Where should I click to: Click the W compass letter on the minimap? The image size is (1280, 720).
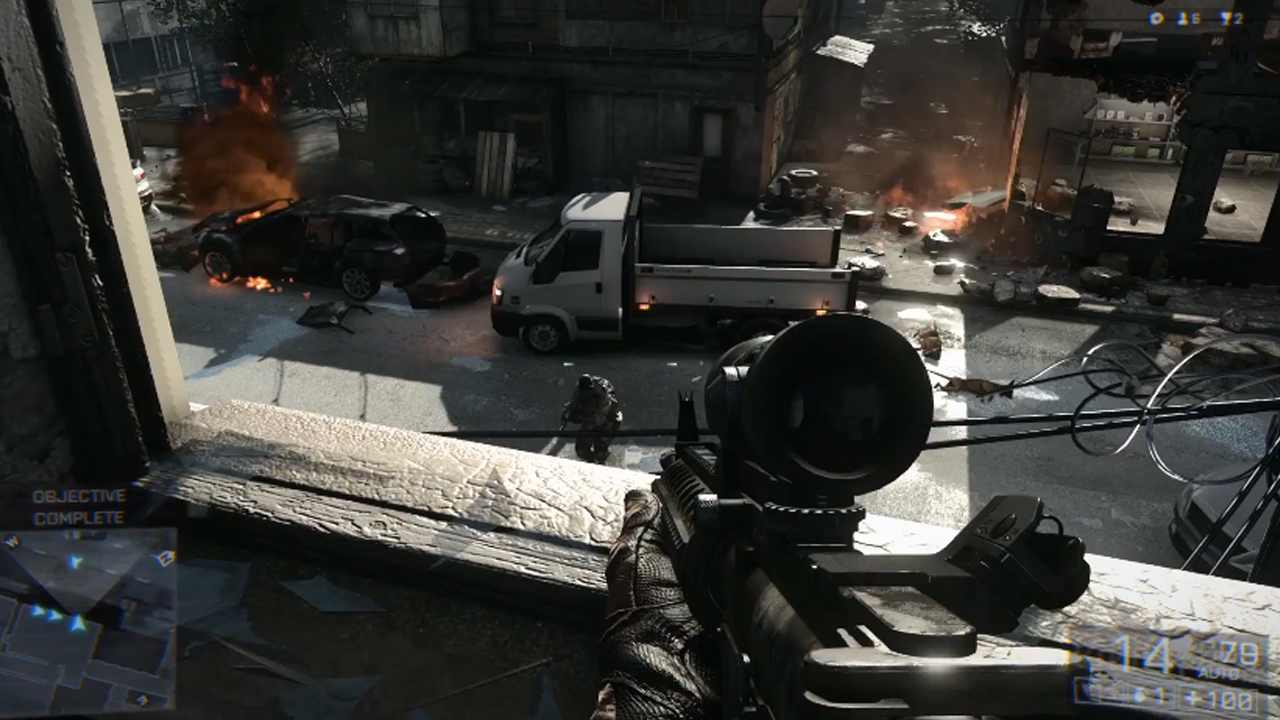pos(13,540)
